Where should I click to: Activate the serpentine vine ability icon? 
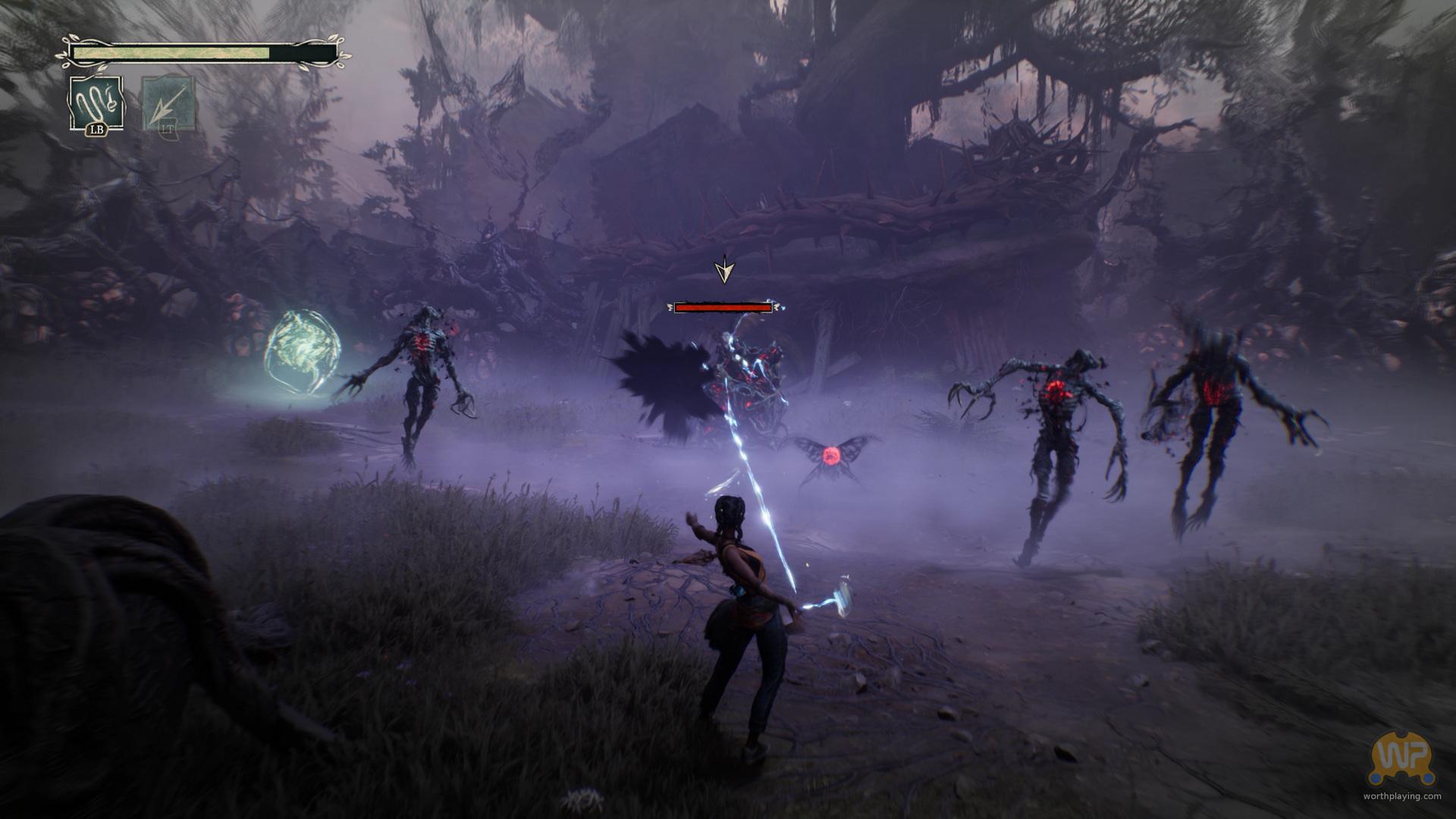point(96,105)
